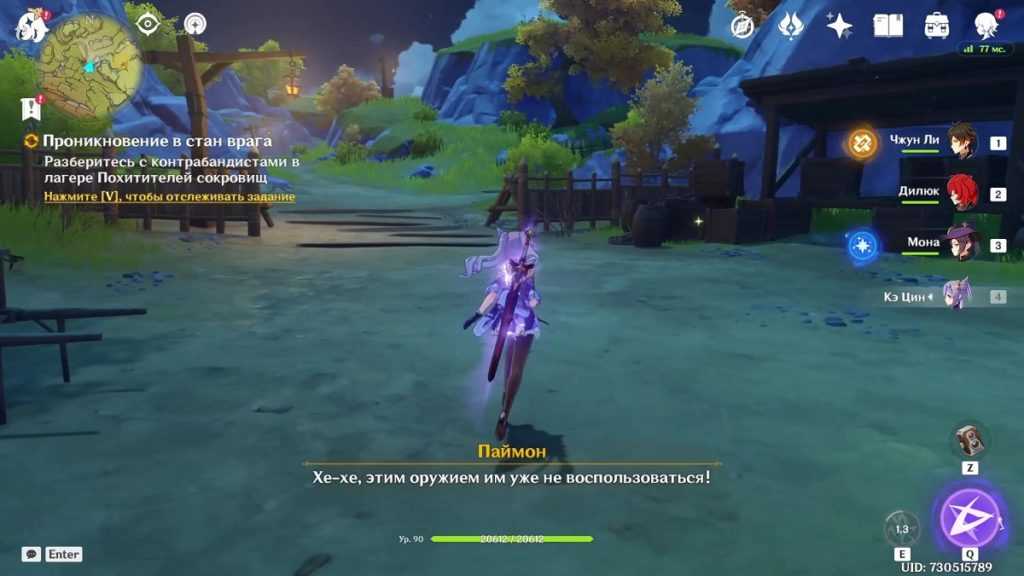Select Keqing in the party list
Image resolution: width=1024 pixels, height=576 pixels.
click(957, 296)
